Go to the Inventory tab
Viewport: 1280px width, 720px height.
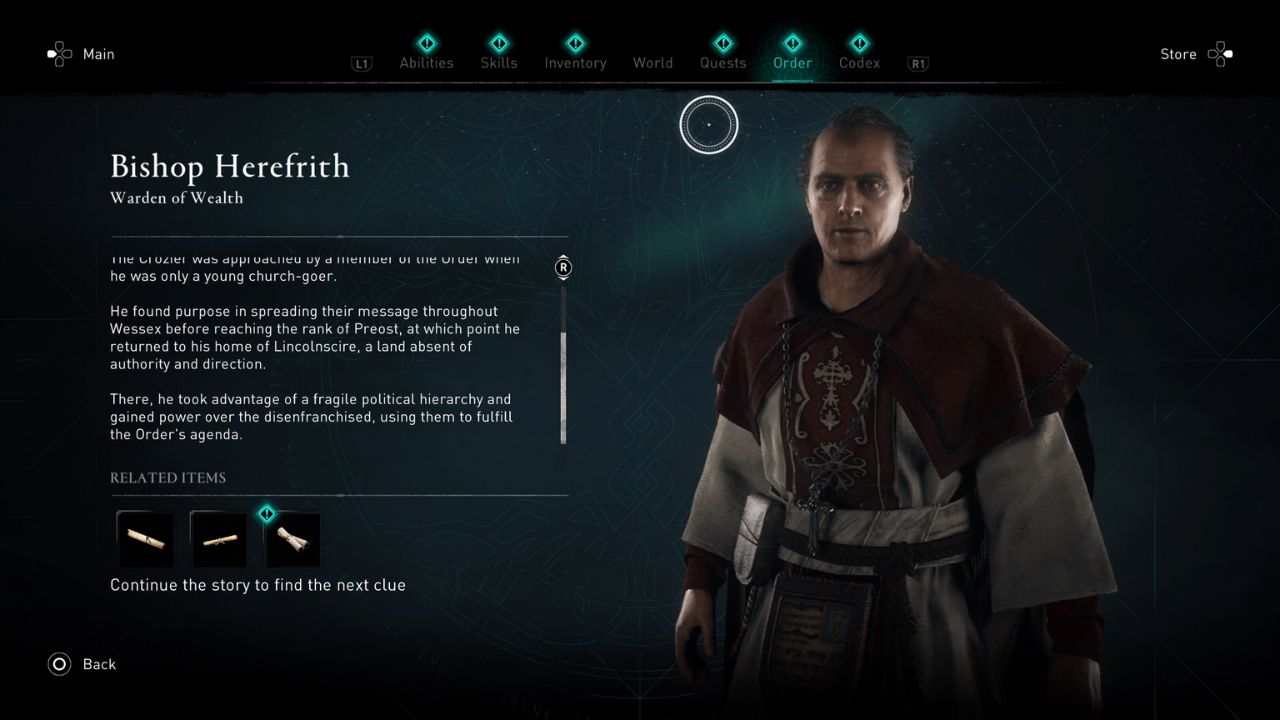(575, 62)
